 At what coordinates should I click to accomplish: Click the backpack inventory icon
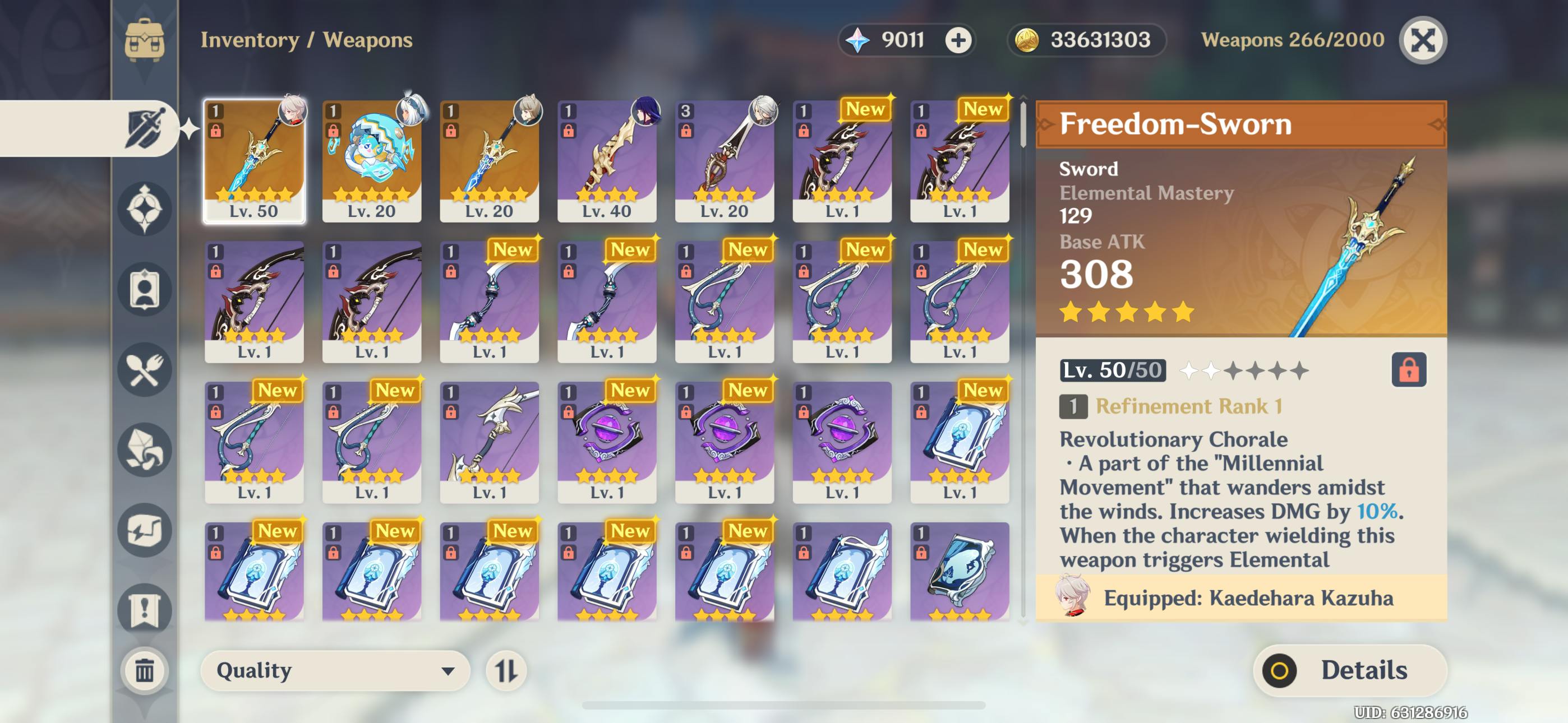tap(144, 40)
